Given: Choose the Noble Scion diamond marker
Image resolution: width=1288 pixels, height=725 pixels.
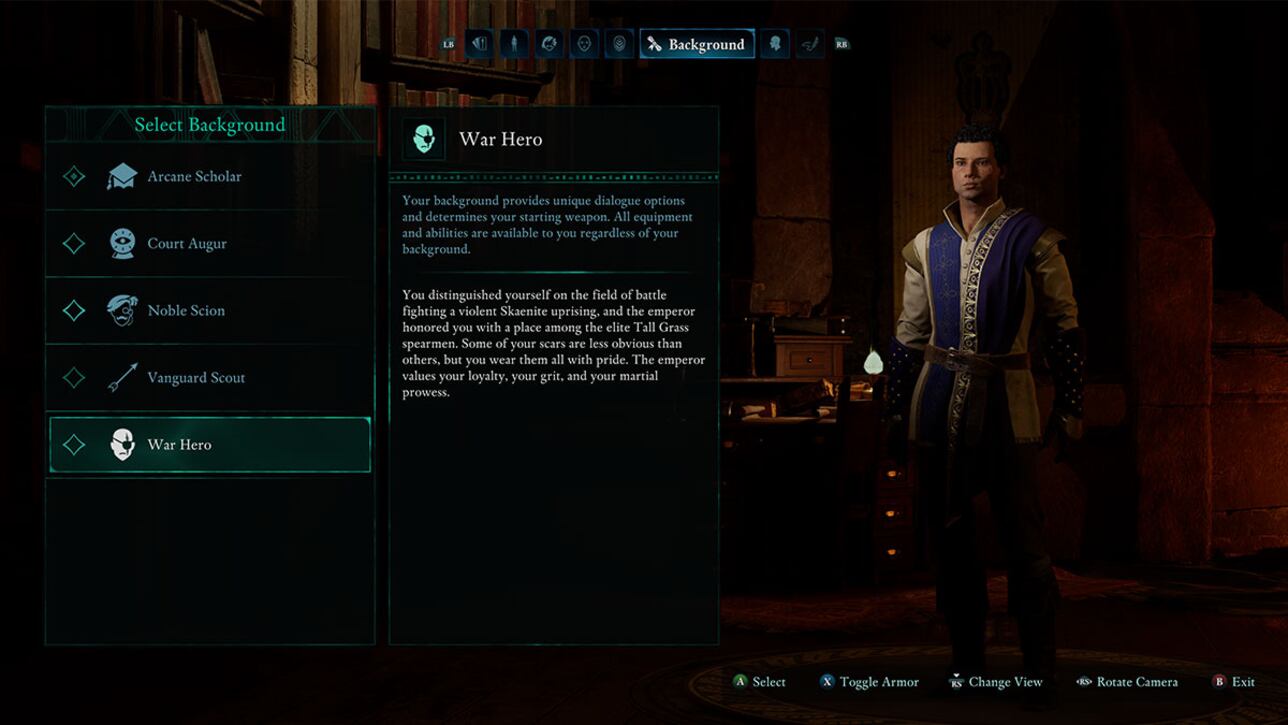Looking at the screenshot, I should (73, 310).
